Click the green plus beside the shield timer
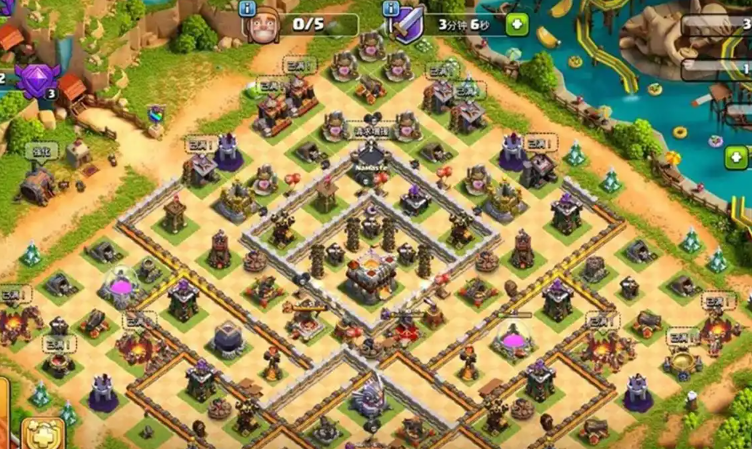The width and height of the screenshot is (752, 449). tap(516, 24)
